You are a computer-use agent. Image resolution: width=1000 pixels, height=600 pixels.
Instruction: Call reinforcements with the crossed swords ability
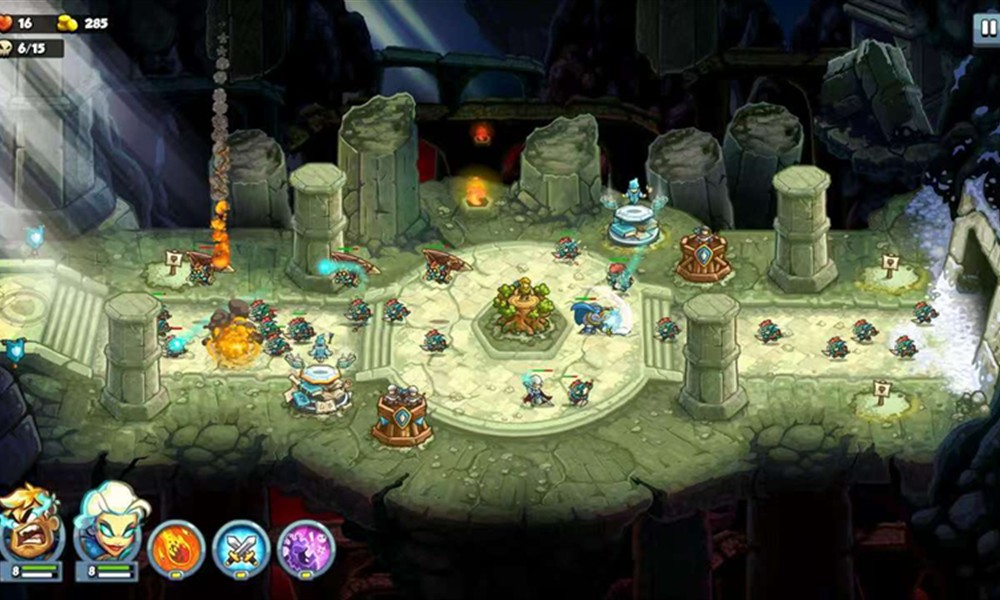click(241, 549)
